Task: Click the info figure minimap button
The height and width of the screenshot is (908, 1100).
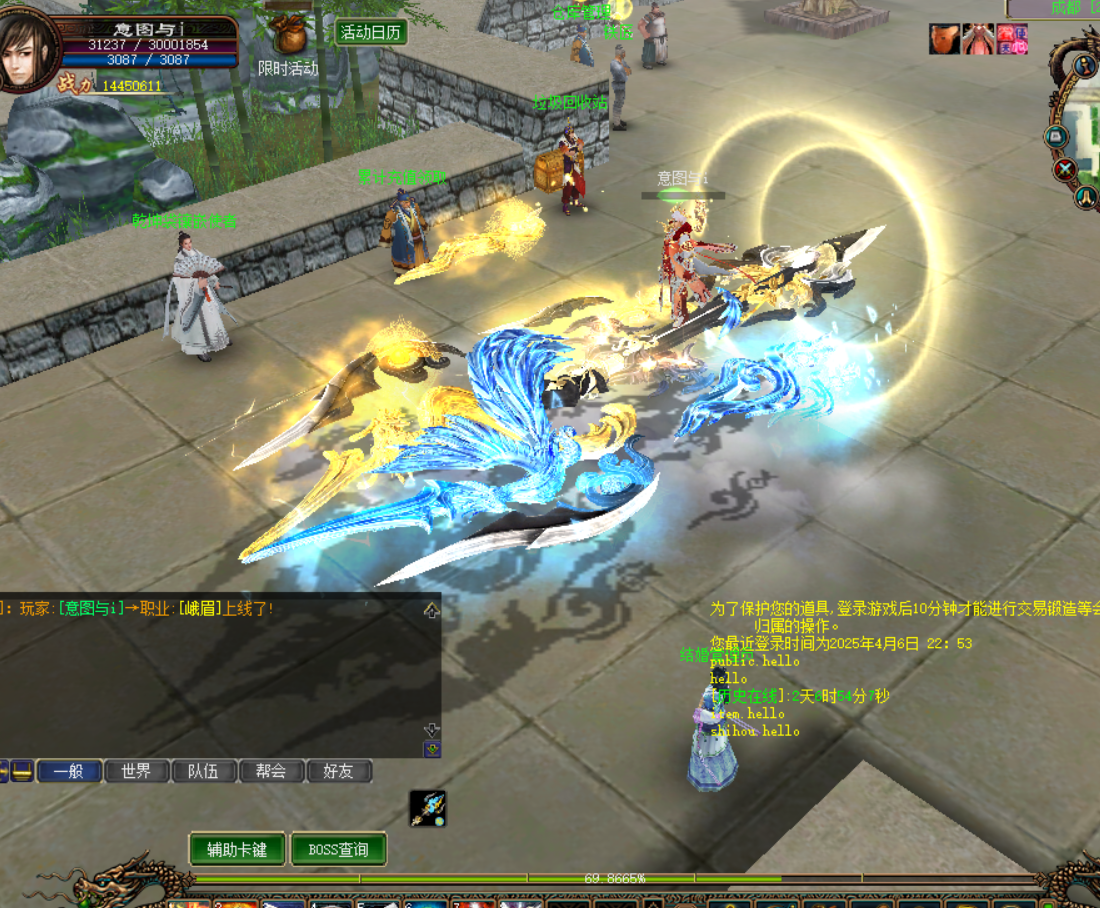Action: click(1086, 66)
